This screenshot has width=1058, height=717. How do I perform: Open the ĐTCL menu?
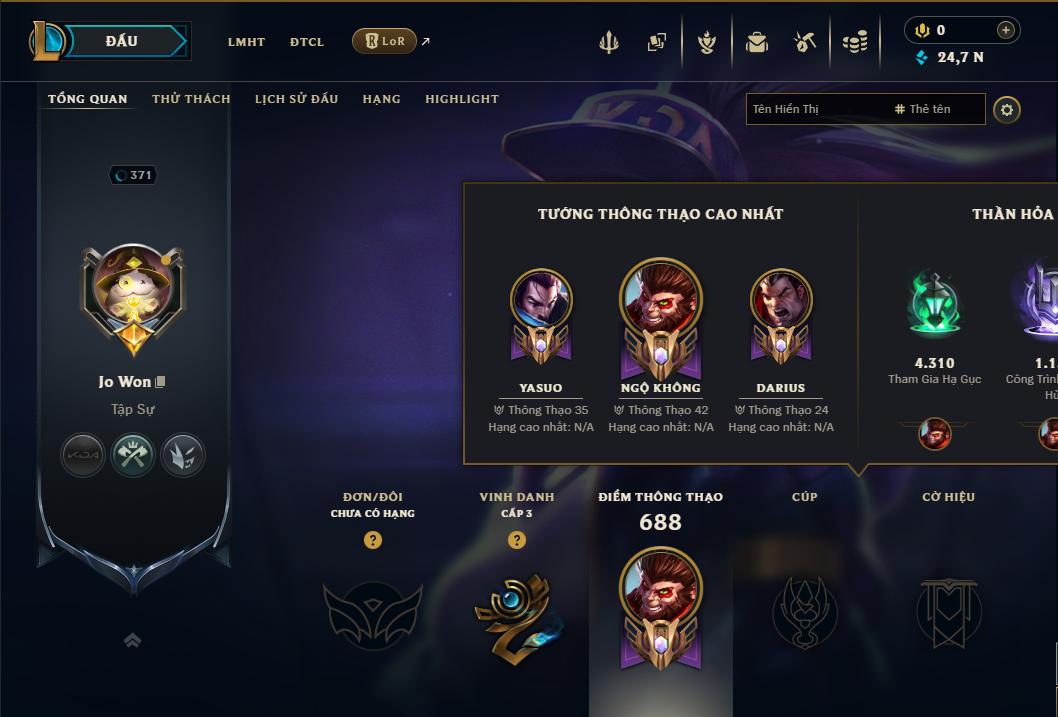click(307, 42)
